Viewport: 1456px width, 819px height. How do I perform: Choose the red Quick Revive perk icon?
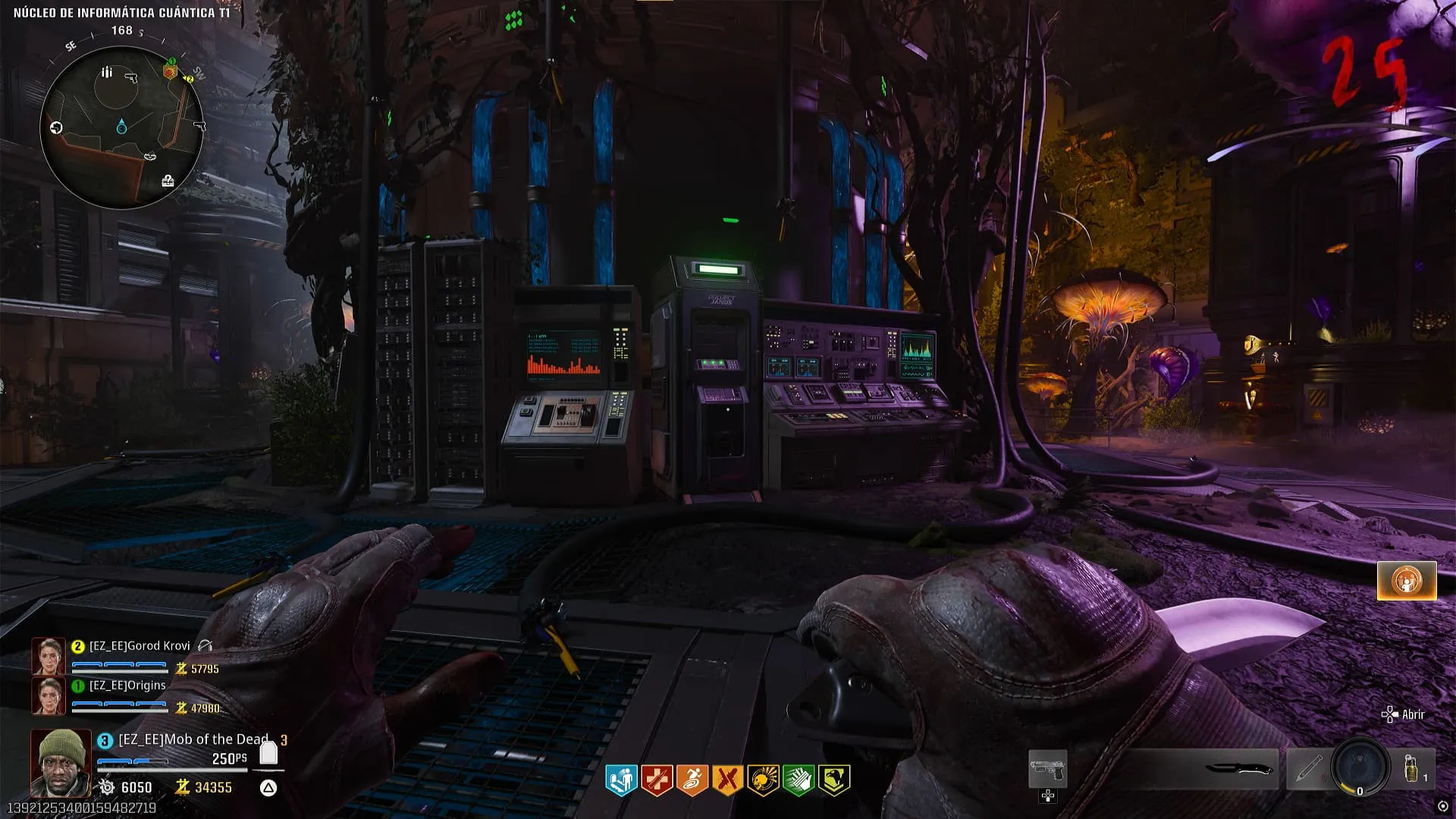pyautogui.click(x=657, y=780)
